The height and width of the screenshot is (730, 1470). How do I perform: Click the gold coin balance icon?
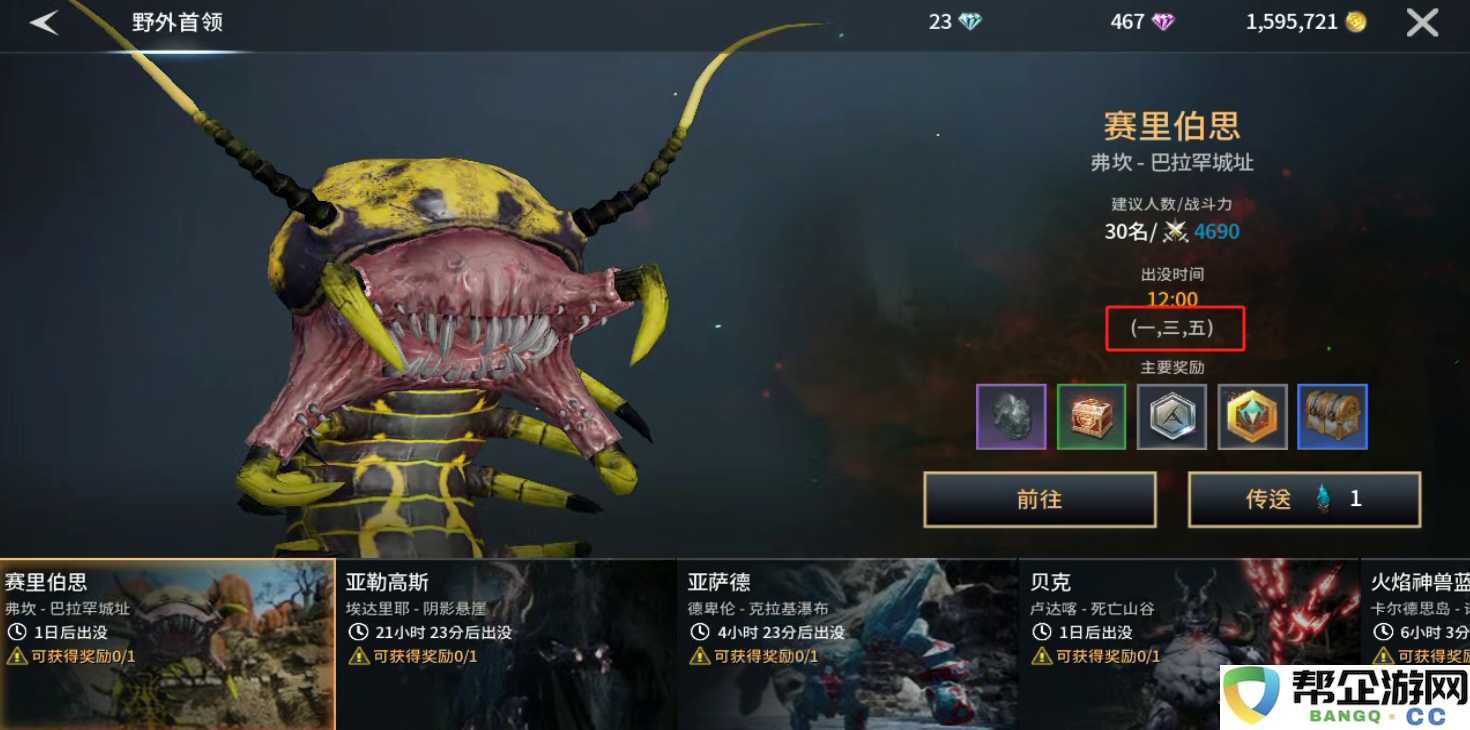1355,21
